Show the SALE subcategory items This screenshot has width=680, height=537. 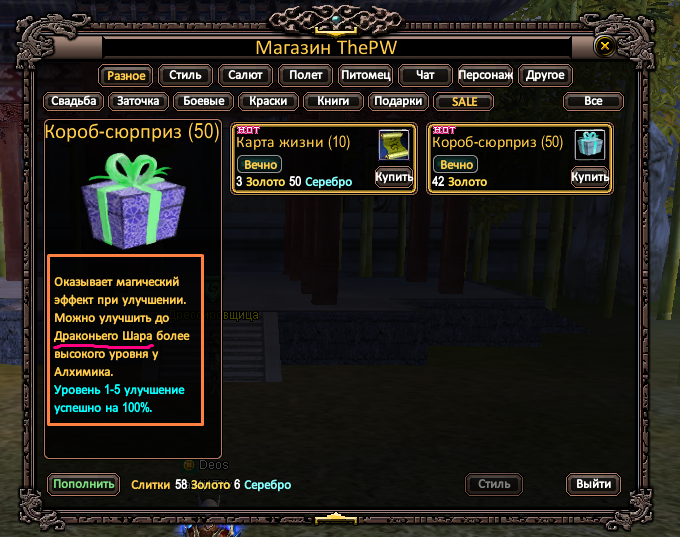point(464,101)
